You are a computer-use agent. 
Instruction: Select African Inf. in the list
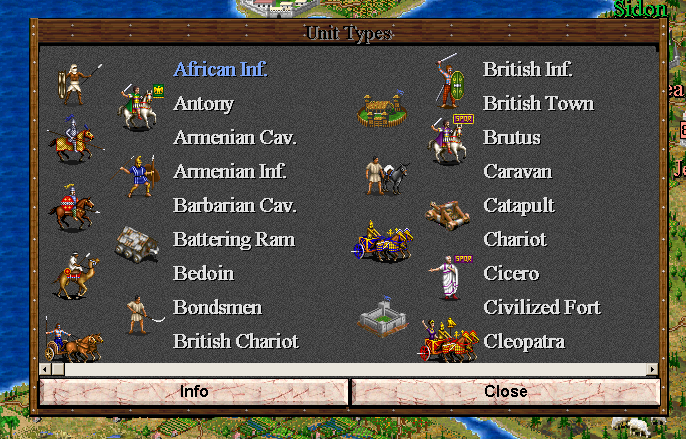[x=220, y=69]
